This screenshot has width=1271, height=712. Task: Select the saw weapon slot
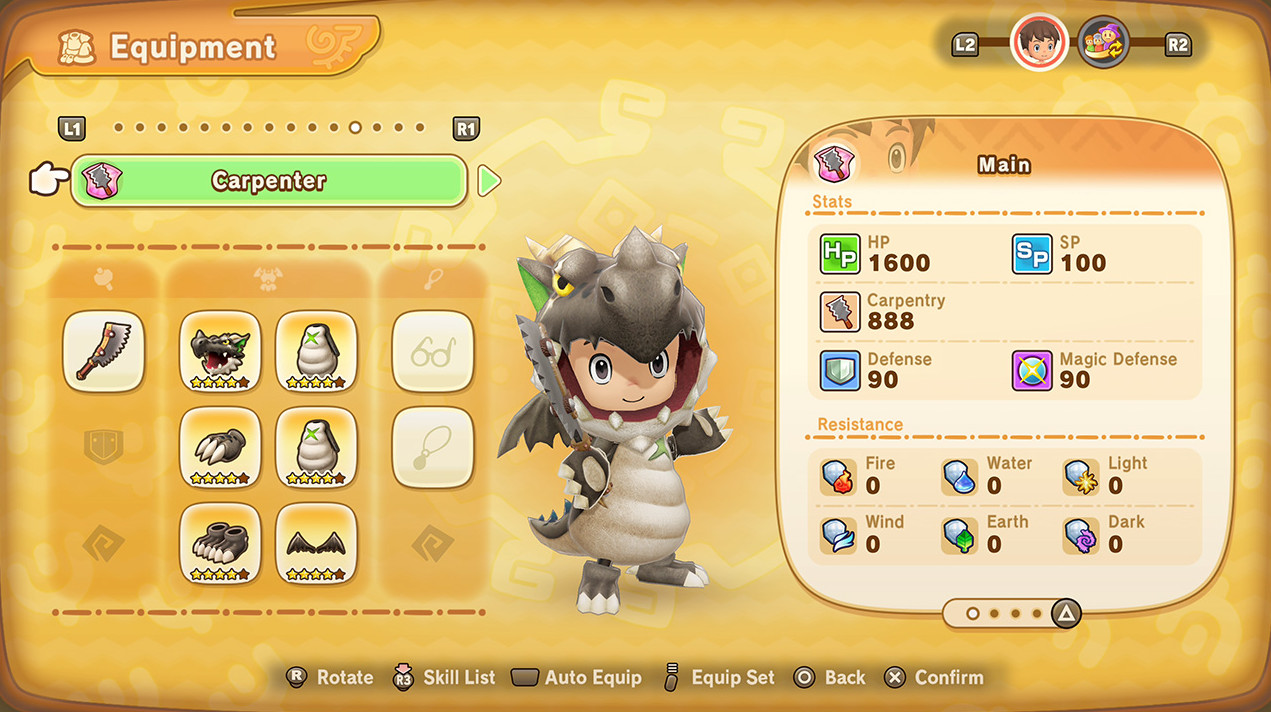103,351
